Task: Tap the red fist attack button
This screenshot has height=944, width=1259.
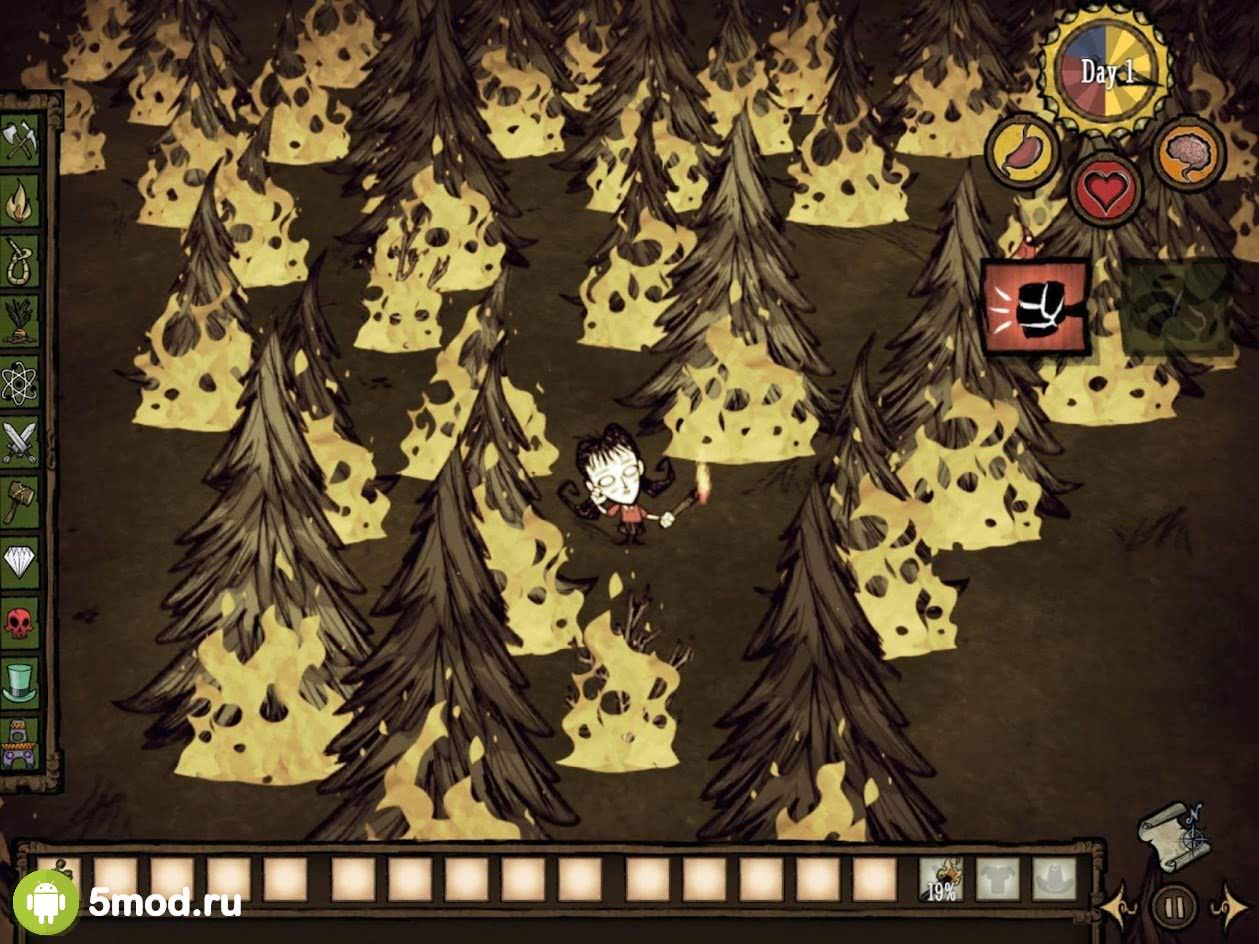Action: pyautogui.click(x=1035, y=306)
